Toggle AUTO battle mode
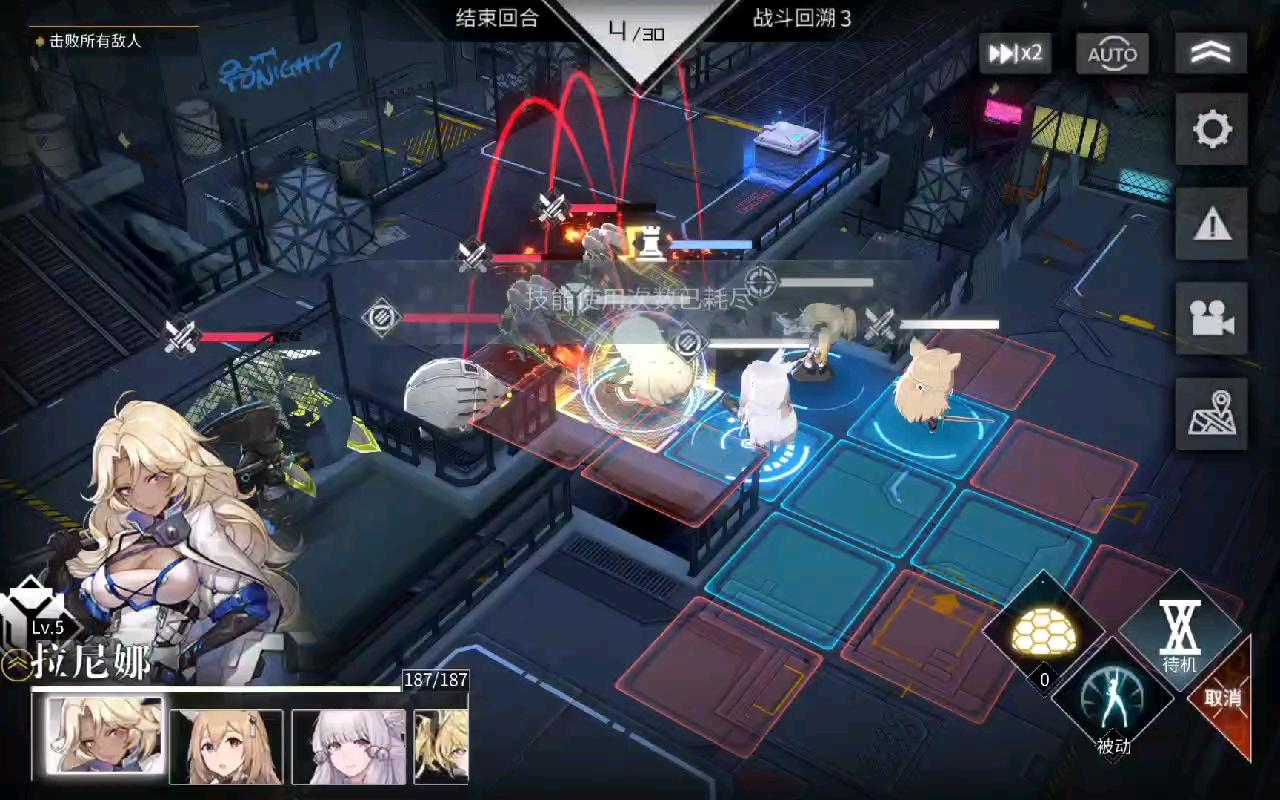Screen dimensions: 1280x800 coord(1113,55)
